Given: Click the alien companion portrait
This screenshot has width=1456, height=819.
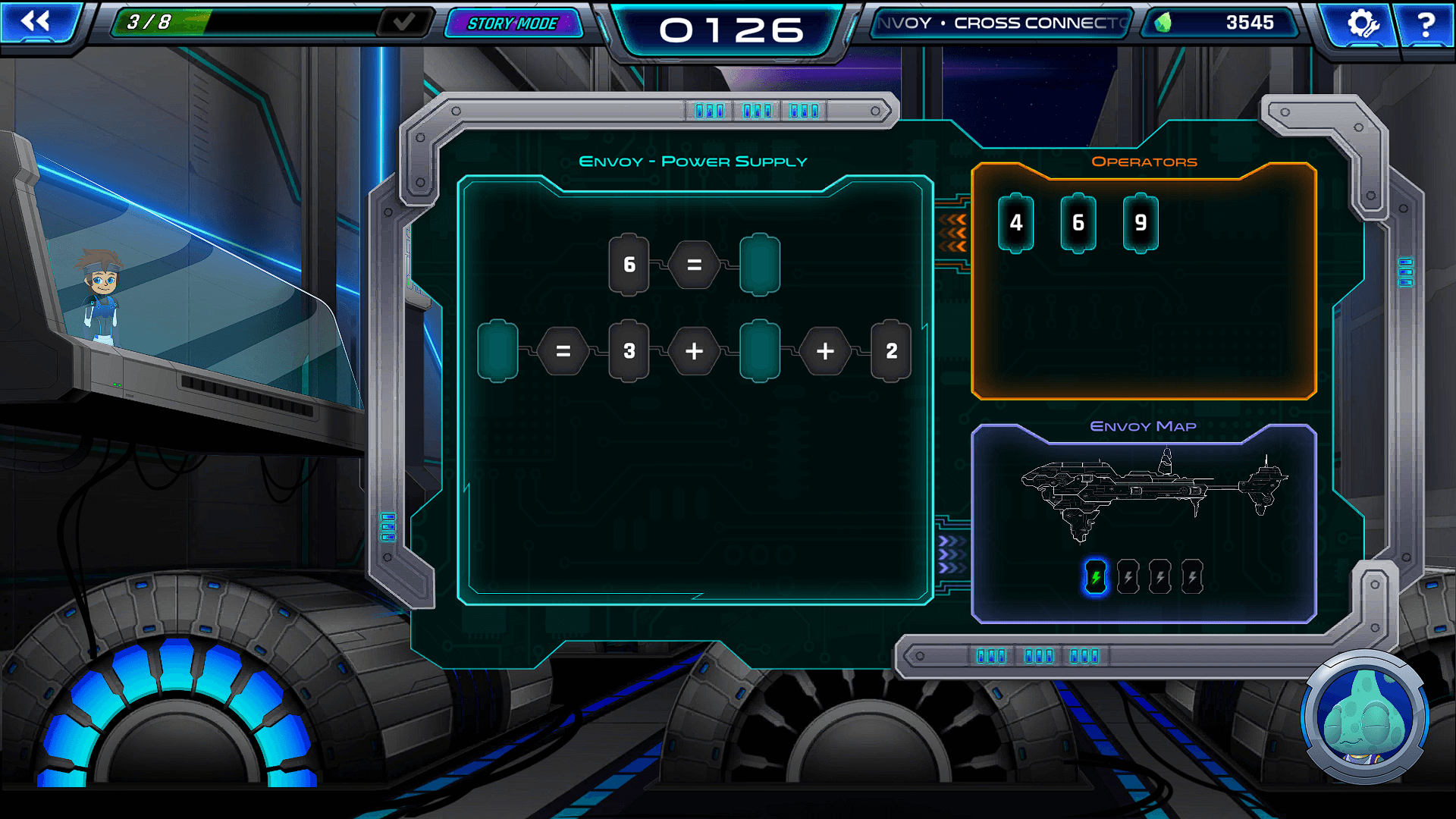Looking at the screenshot, I should click(x=1364, y=717).
